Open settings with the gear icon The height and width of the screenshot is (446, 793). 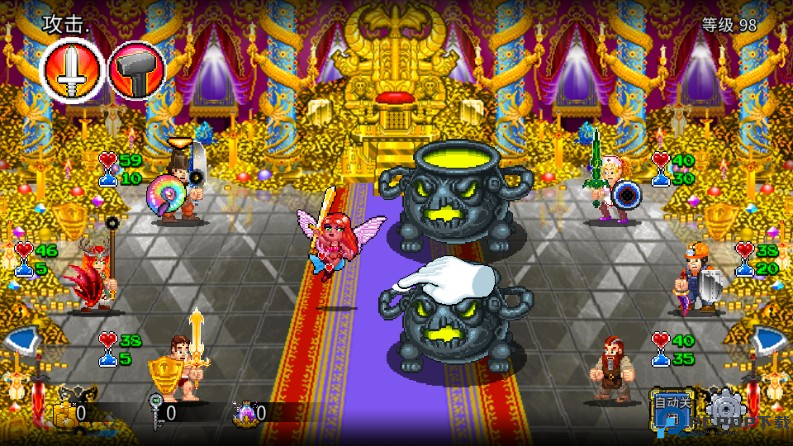pyautogui.click(x=722, y=409)
